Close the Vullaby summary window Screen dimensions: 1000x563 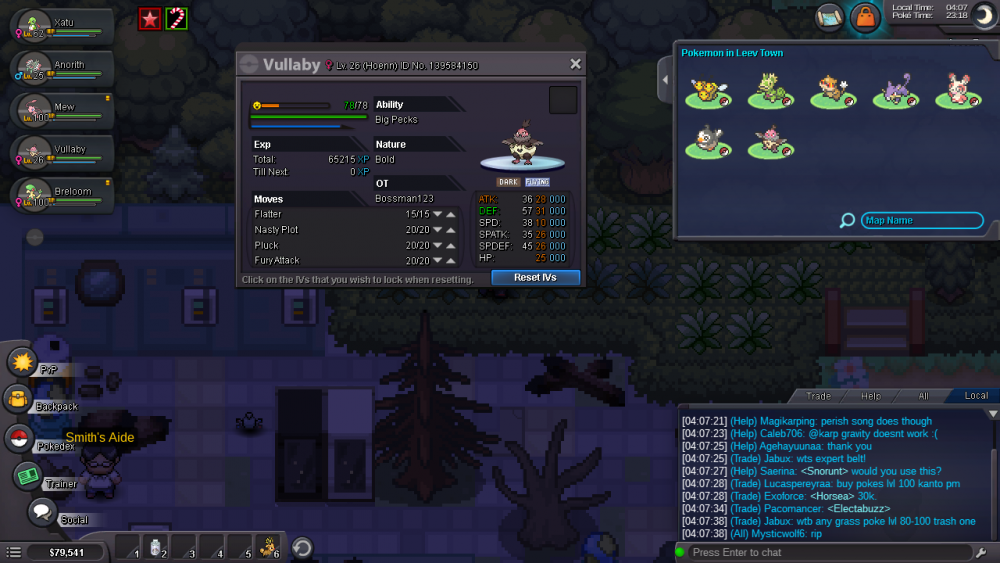click(x=575, y=64)
